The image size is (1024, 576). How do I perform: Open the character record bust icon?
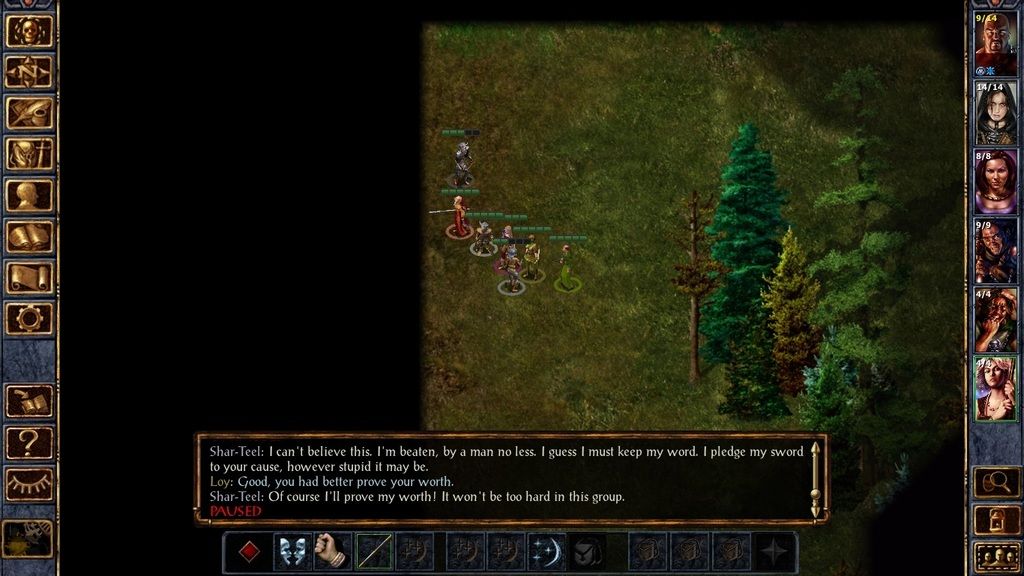click(29, 195)
